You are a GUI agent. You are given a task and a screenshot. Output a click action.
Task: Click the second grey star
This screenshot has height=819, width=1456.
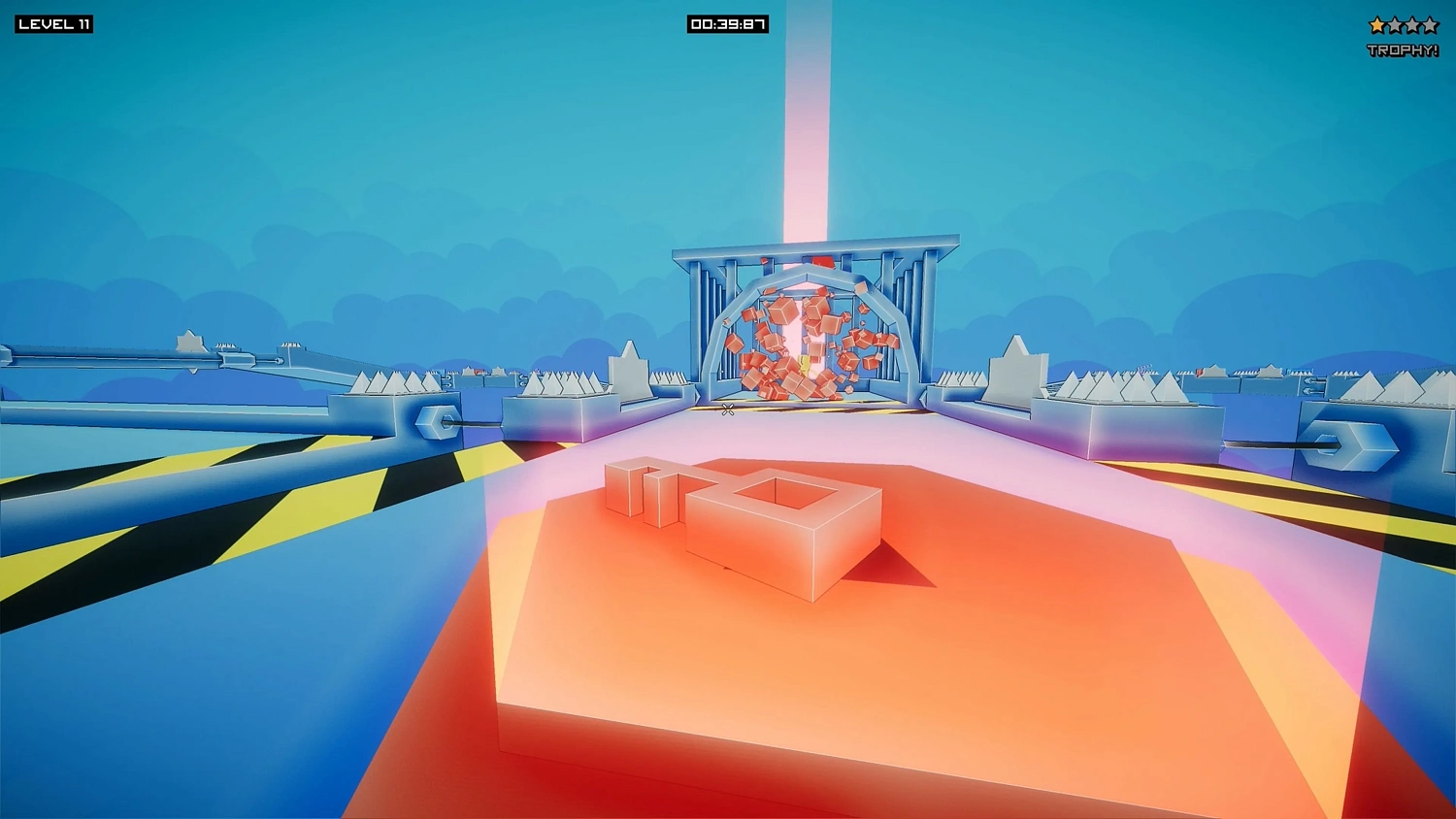(x=1395, y=23)
